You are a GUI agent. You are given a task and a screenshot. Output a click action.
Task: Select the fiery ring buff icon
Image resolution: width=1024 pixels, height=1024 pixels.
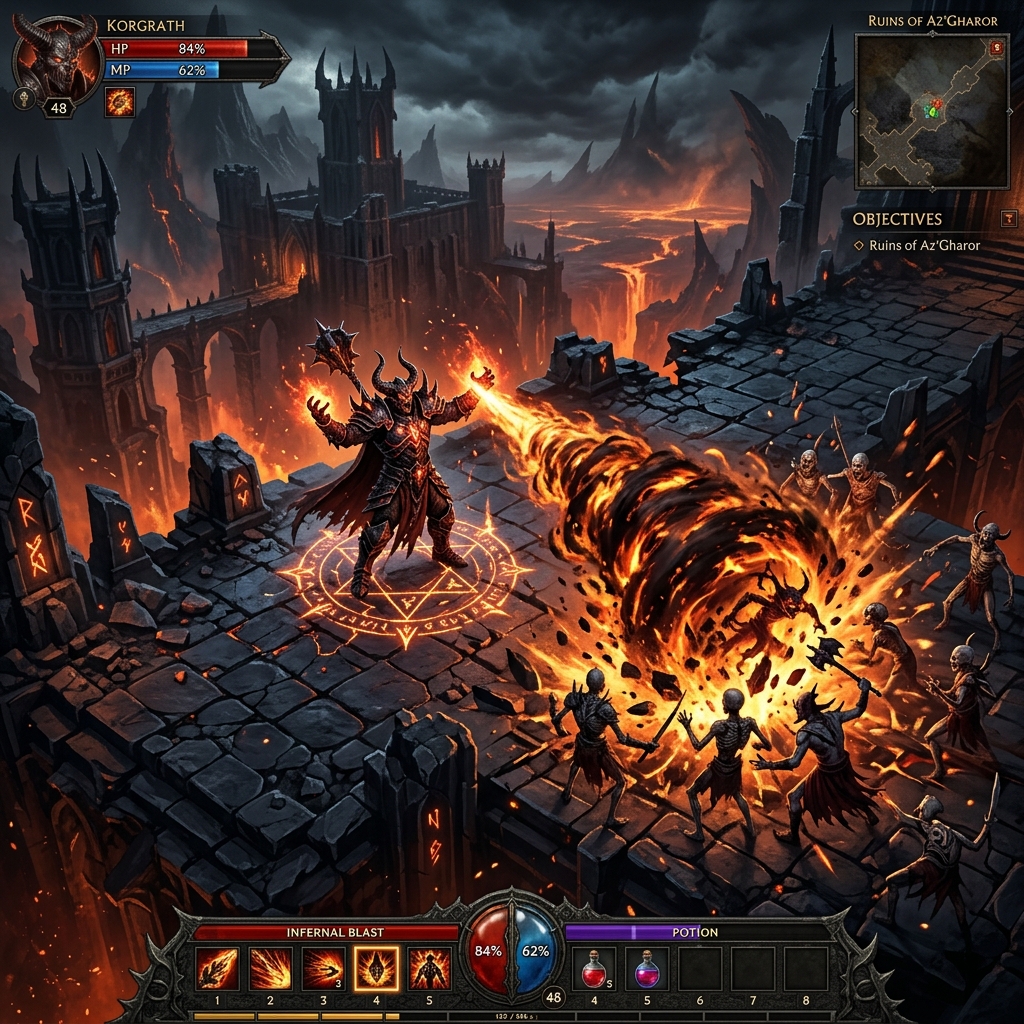[120, 102]
